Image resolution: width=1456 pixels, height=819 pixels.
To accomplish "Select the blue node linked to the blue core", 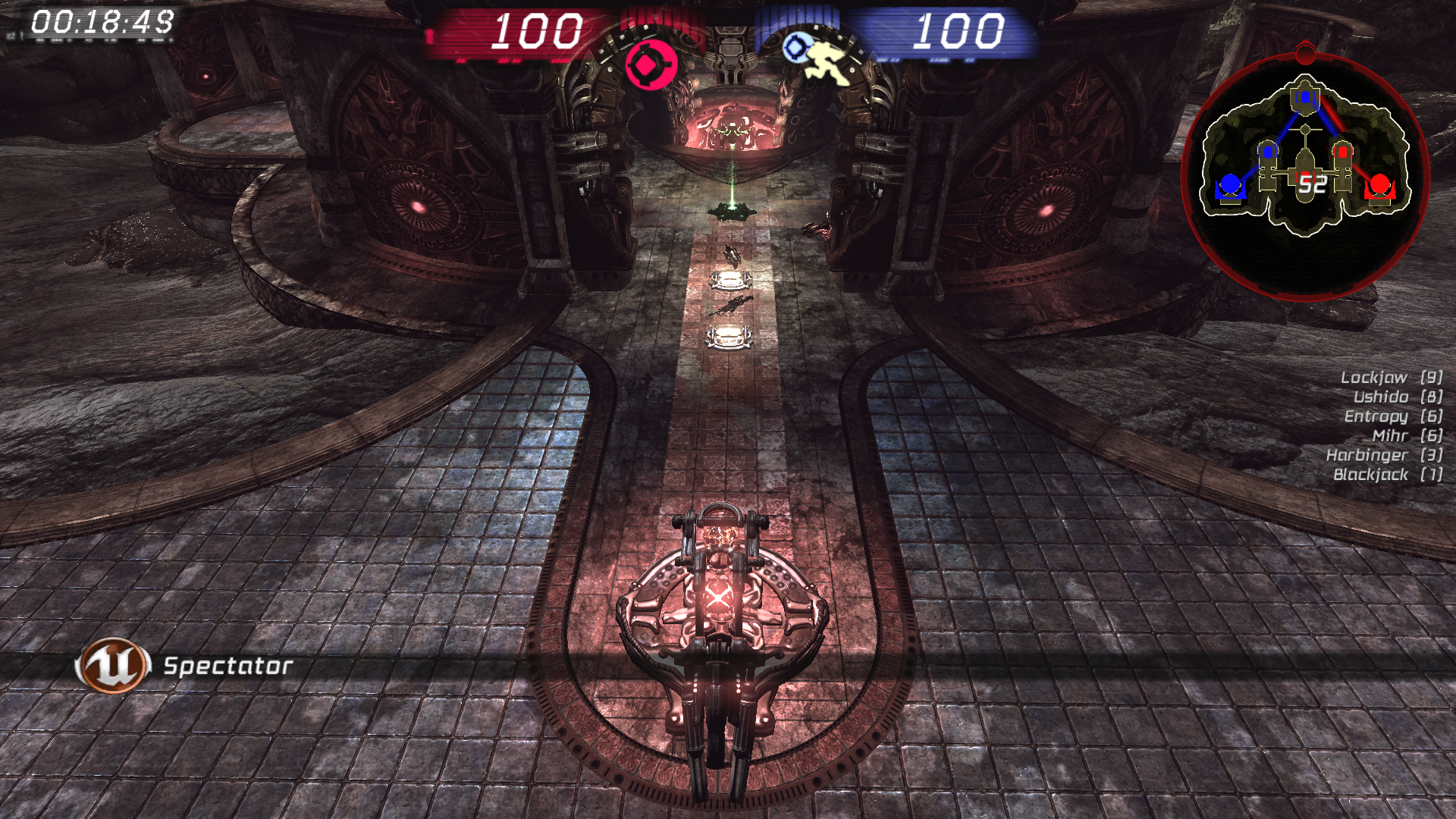I will [1268, 152].
